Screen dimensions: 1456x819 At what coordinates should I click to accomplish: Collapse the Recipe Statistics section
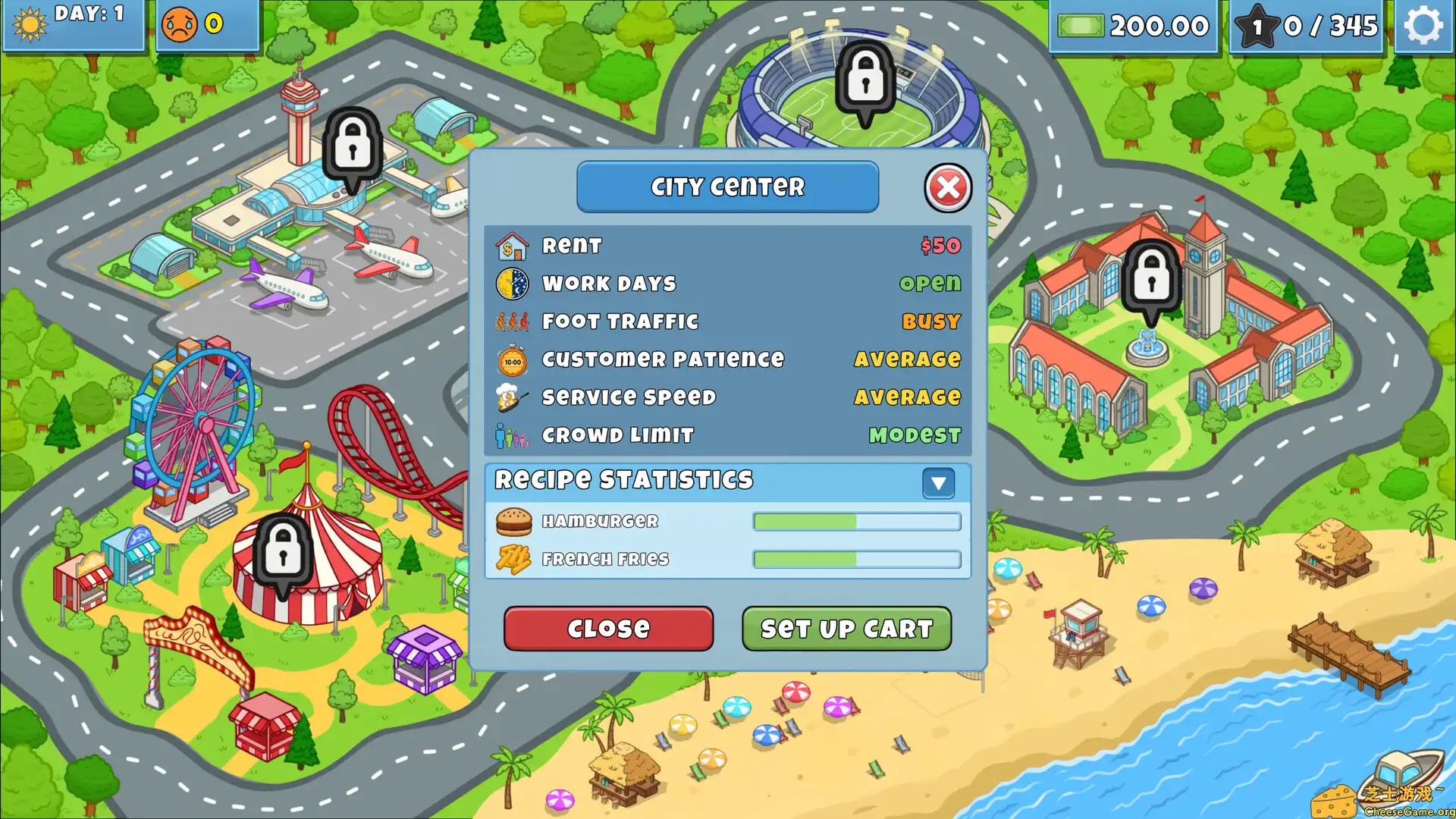939,483
